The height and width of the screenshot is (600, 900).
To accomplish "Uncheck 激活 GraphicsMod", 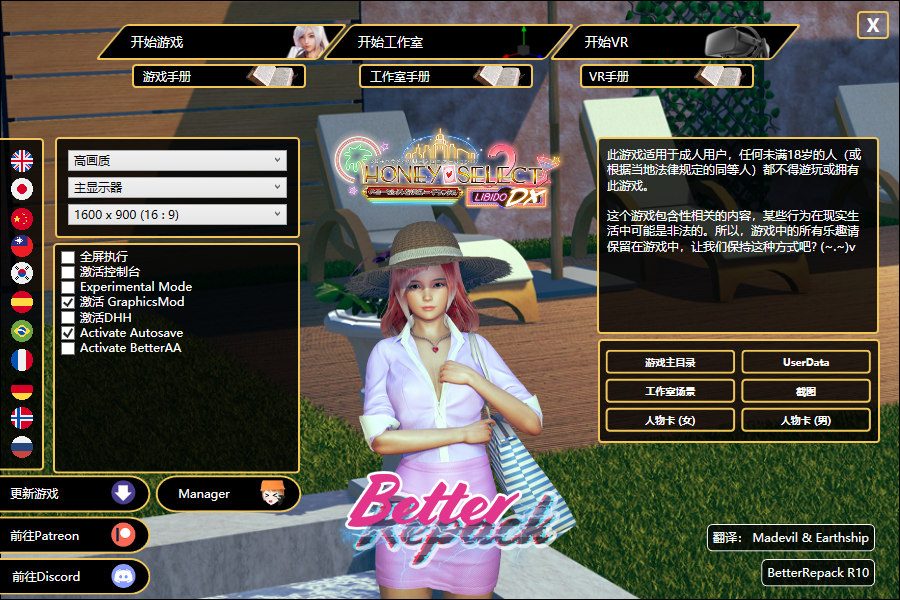I will pos(68,302).
